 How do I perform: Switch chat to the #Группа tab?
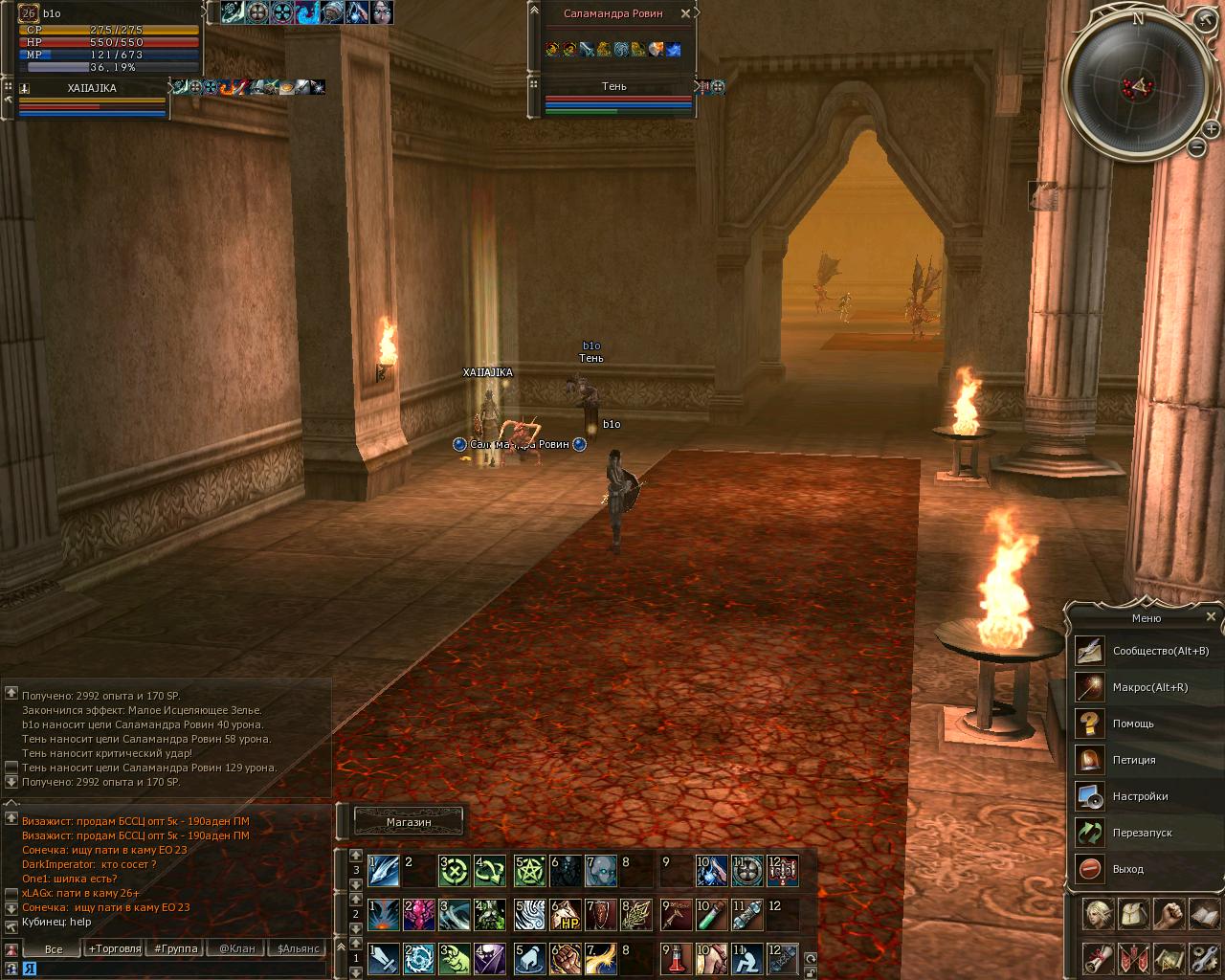coord(176,948)
